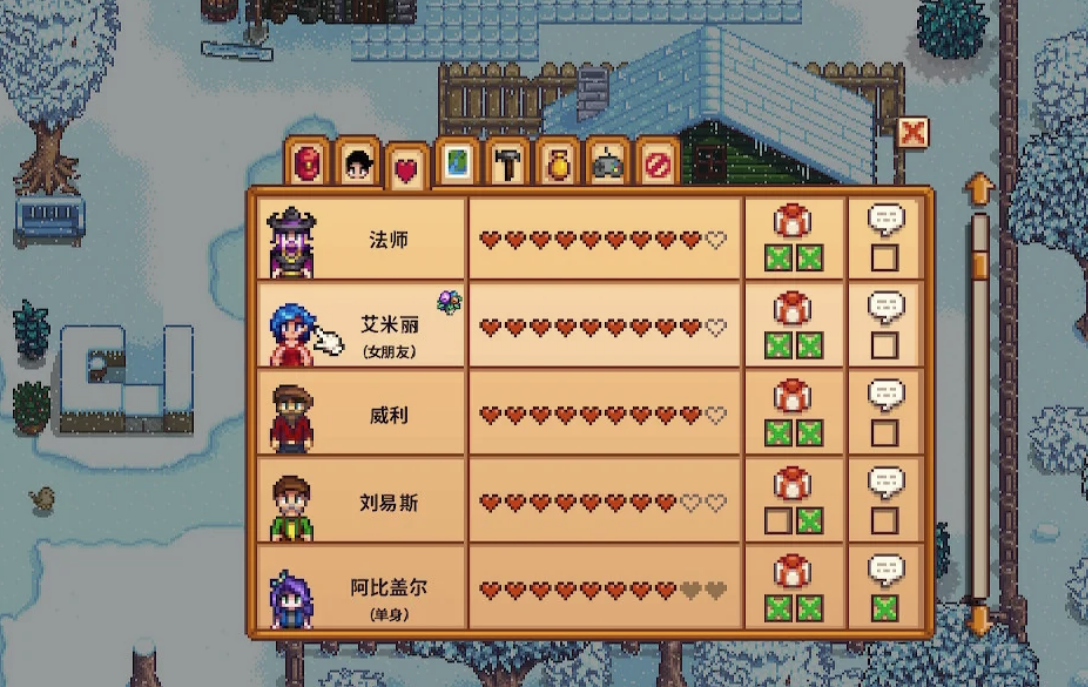
Task: Open the map tab
Action: (457, 163)
